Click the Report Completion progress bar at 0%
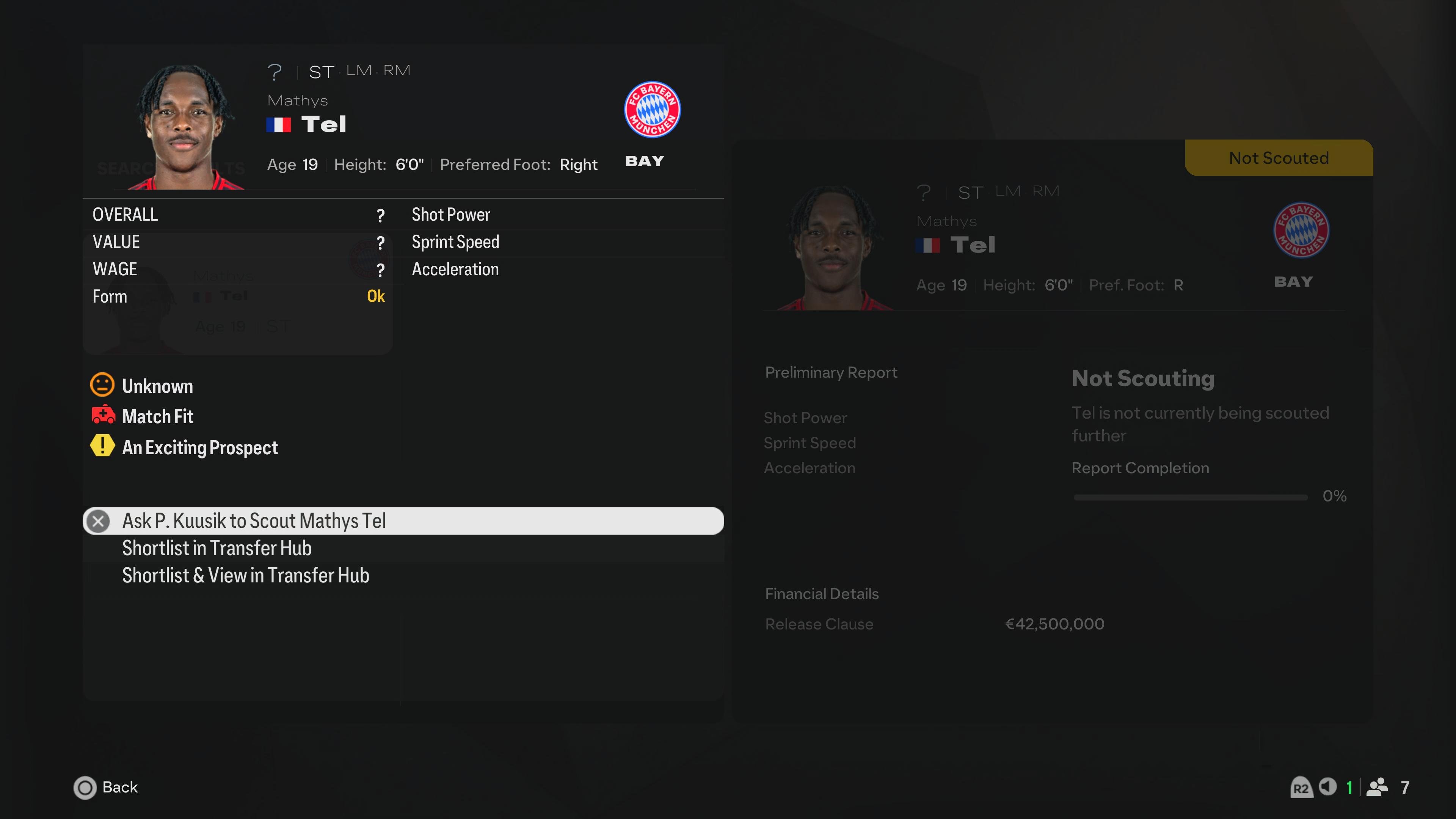Viewport: 1456px width, 819px height. [x=1190, y=497]
